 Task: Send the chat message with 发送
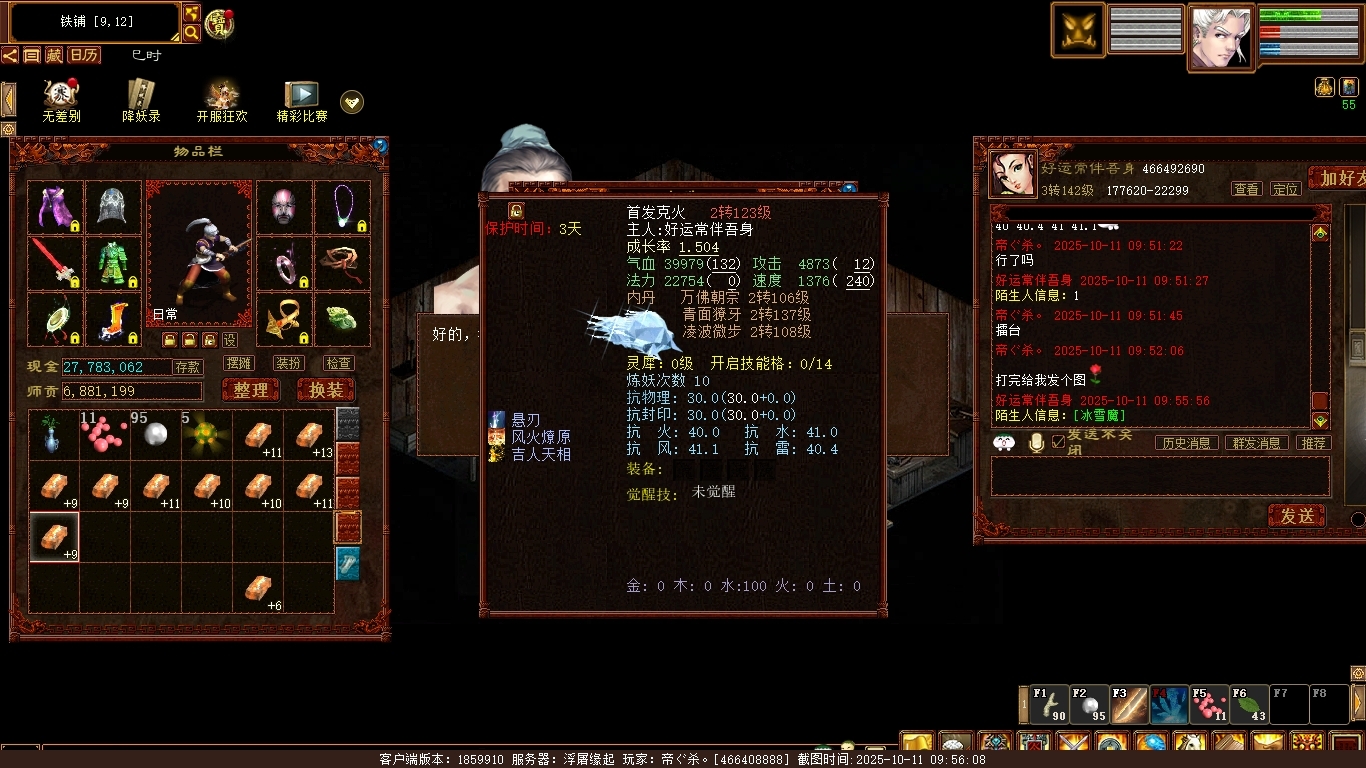pos(1297,515)
